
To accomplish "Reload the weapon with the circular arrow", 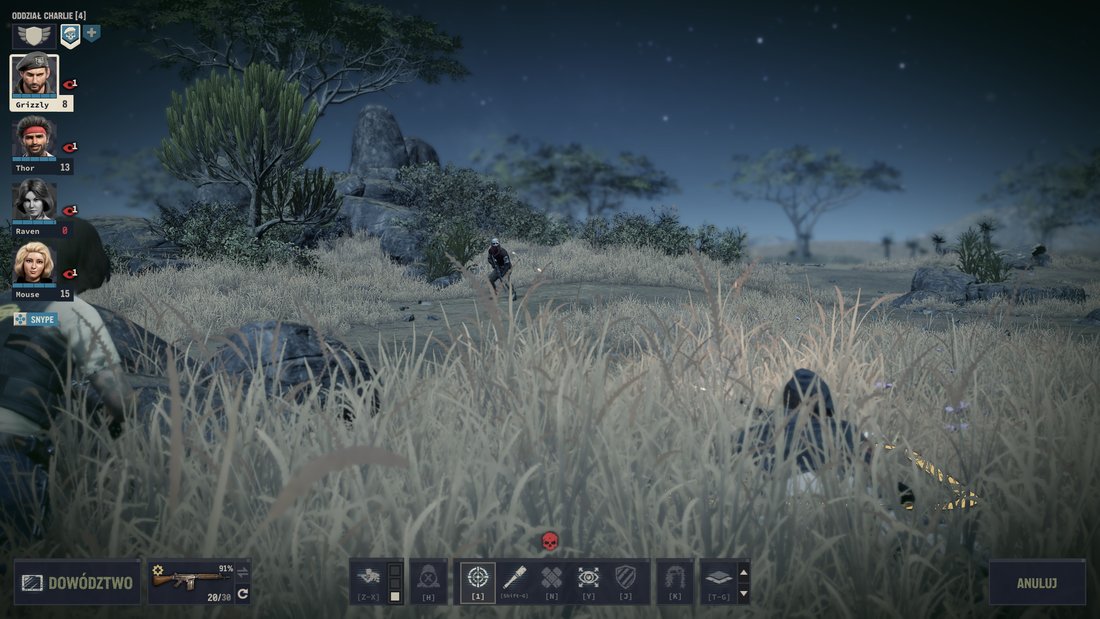I will pos(242,593).
